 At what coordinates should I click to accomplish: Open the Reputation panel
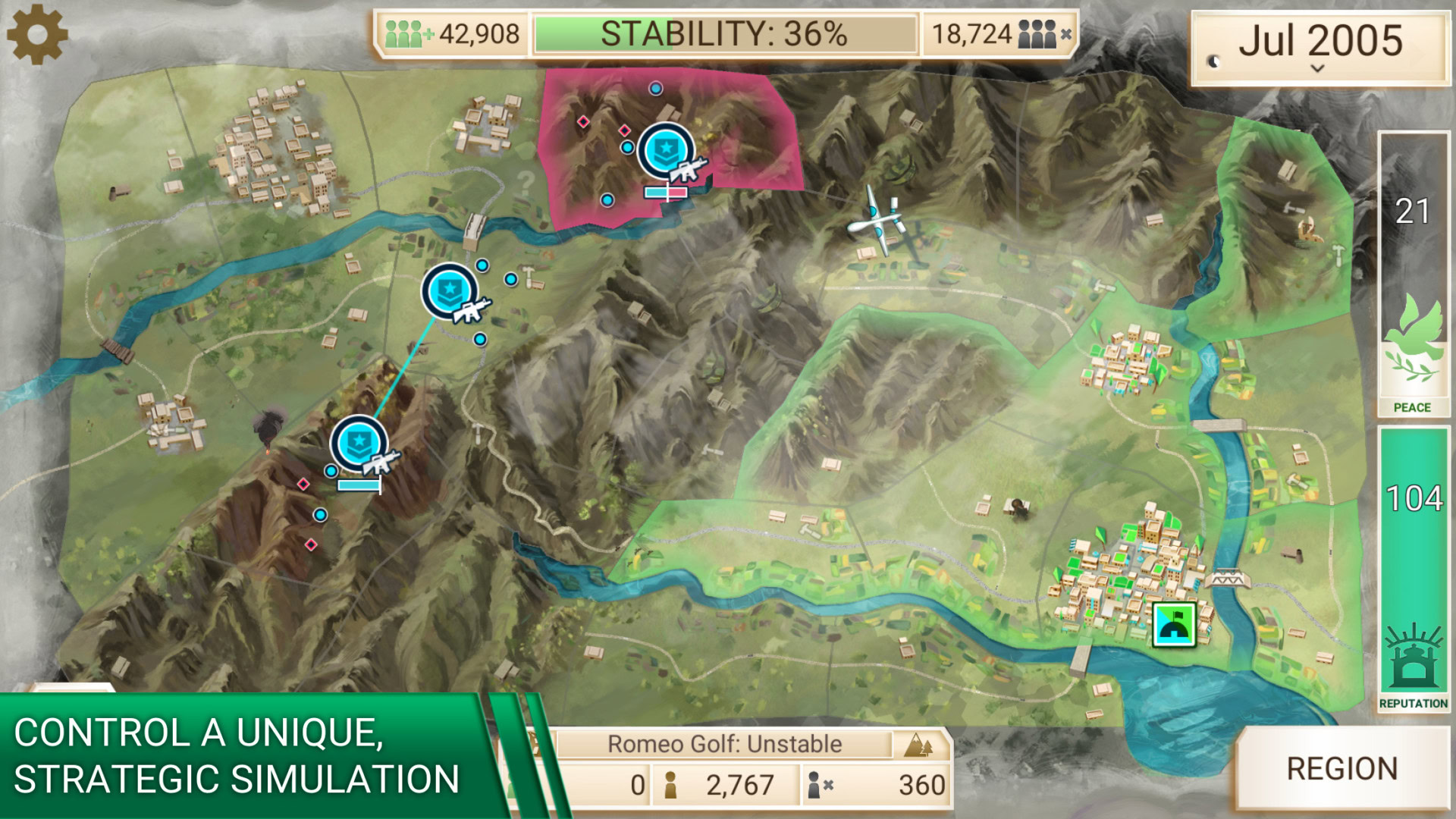click(1414, 569)
